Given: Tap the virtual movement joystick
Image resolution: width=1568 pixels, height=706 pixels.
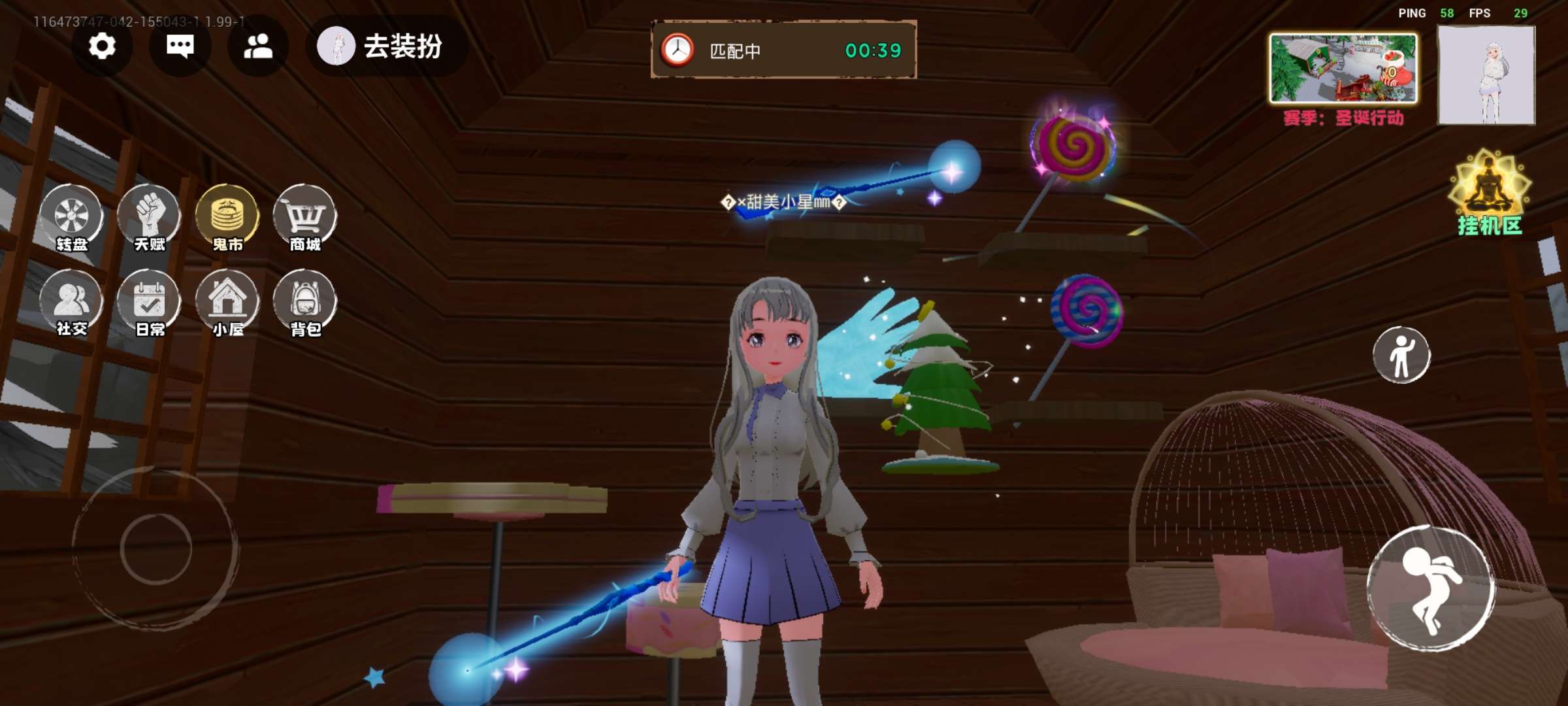Looking at the screenshot, I should pyautogui.click(x=155, y=548).
